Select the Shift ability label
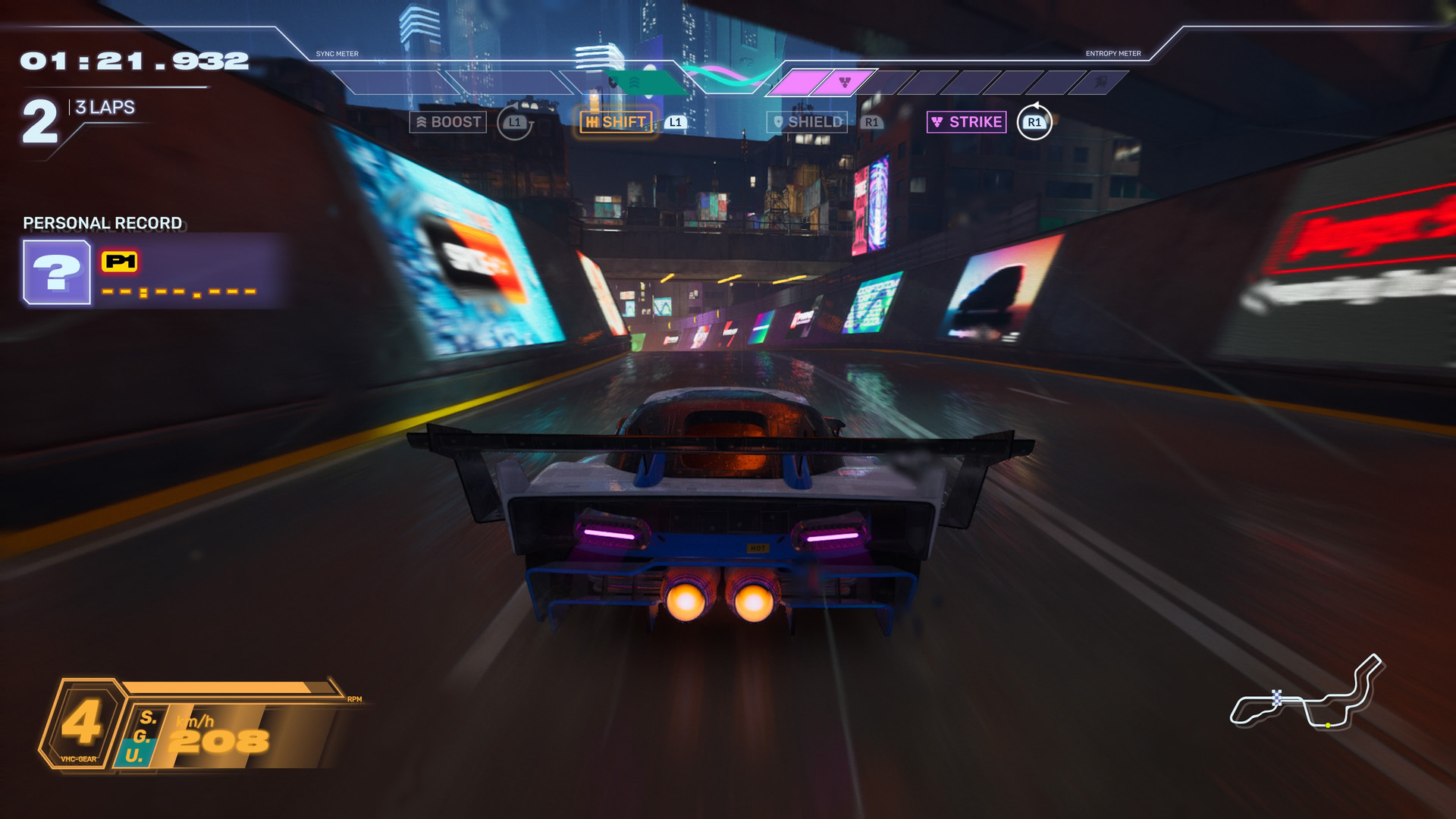 coord(616,122)
